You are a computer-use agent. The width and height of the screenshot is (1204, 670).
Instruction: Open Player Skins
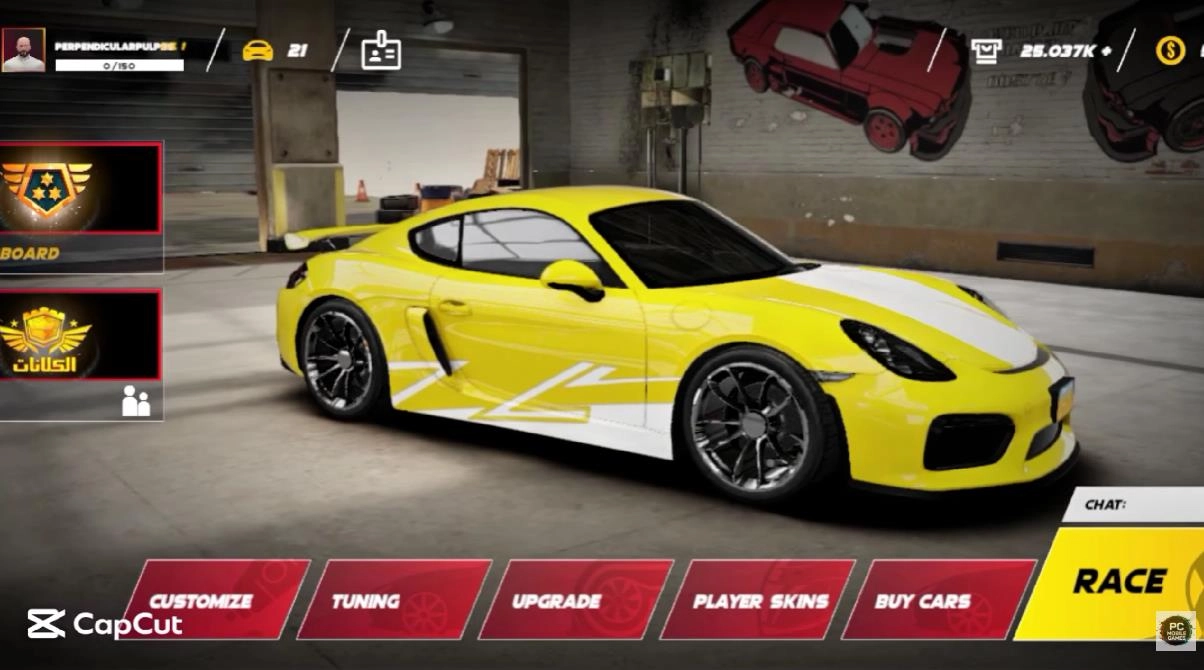click(x=760, y=600)
